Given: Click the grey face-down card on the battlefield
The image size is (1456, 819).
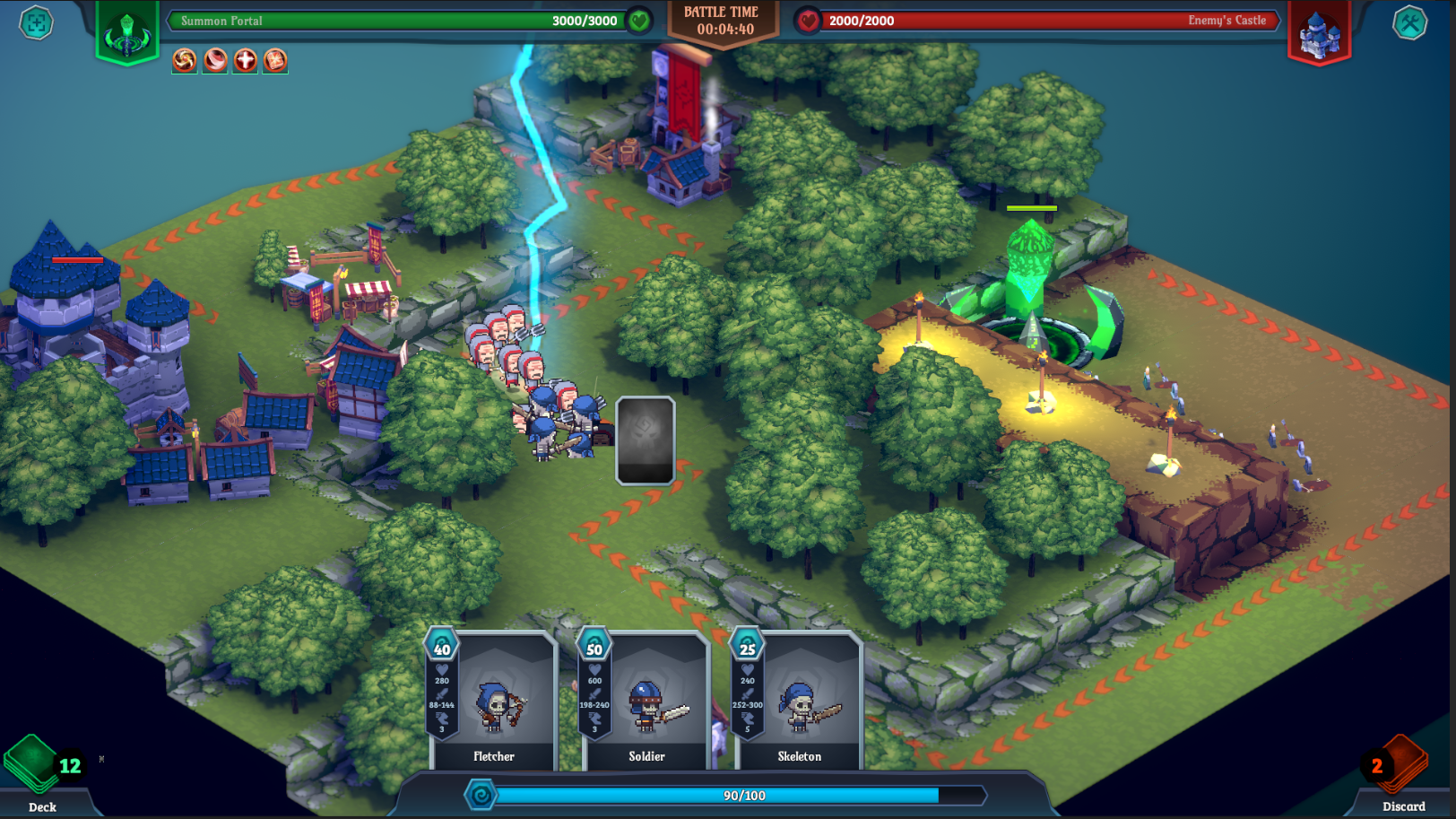Looking at the screenshot, I should [x=646, y=440].
